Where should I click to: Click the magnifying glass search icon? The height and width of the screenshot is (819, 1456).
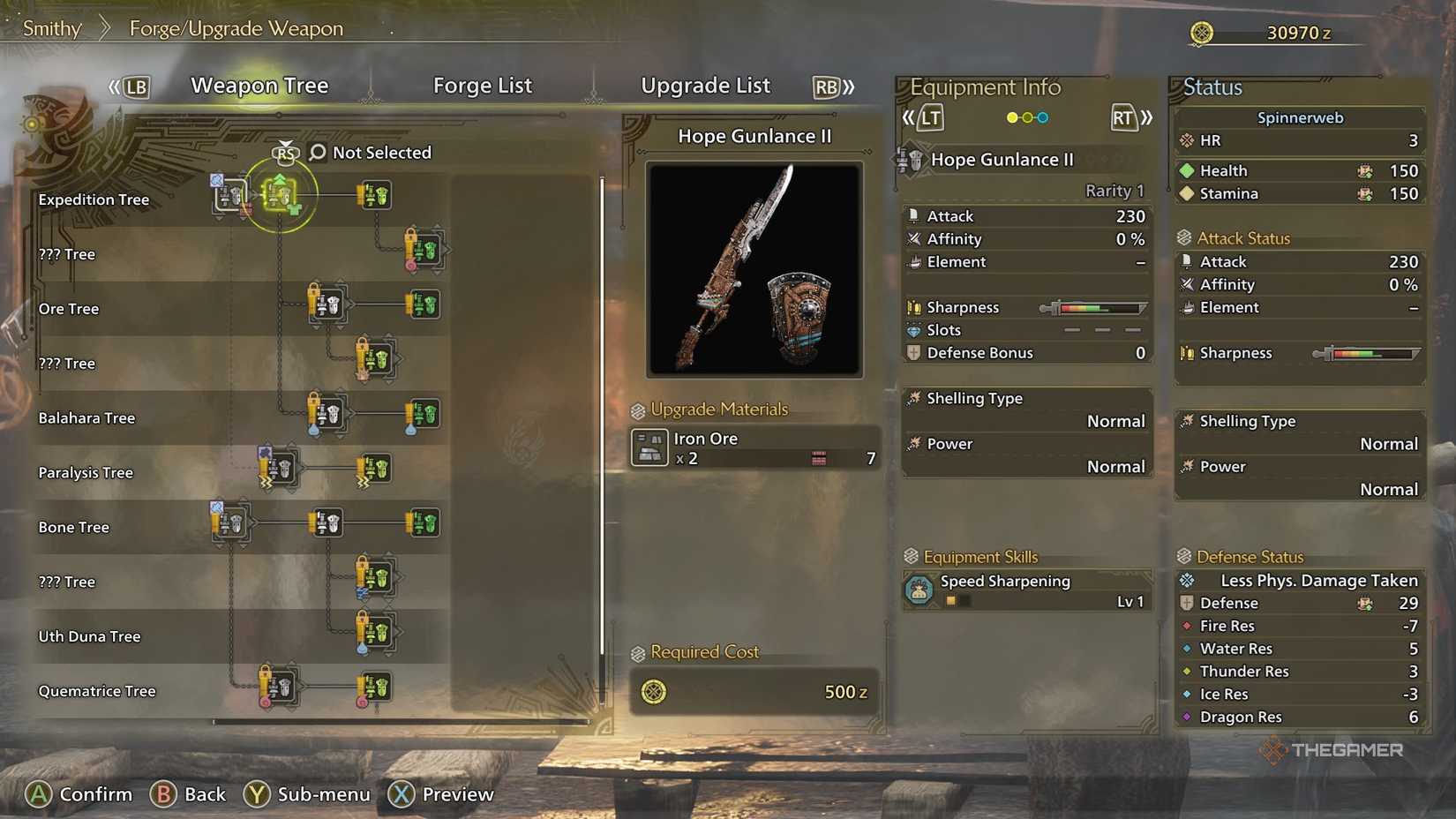coord(315,152)
